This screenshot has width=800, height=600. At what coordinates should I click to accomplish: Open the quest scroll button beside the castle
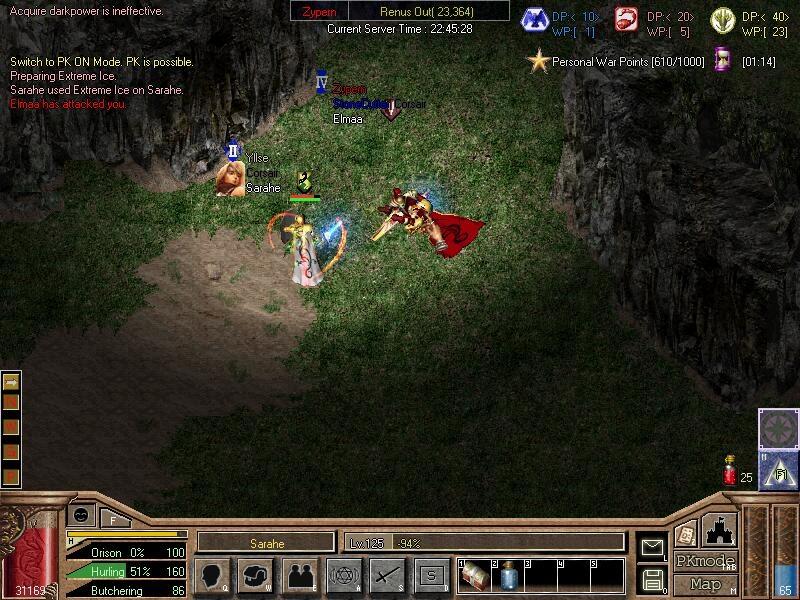tap(685, 533)
